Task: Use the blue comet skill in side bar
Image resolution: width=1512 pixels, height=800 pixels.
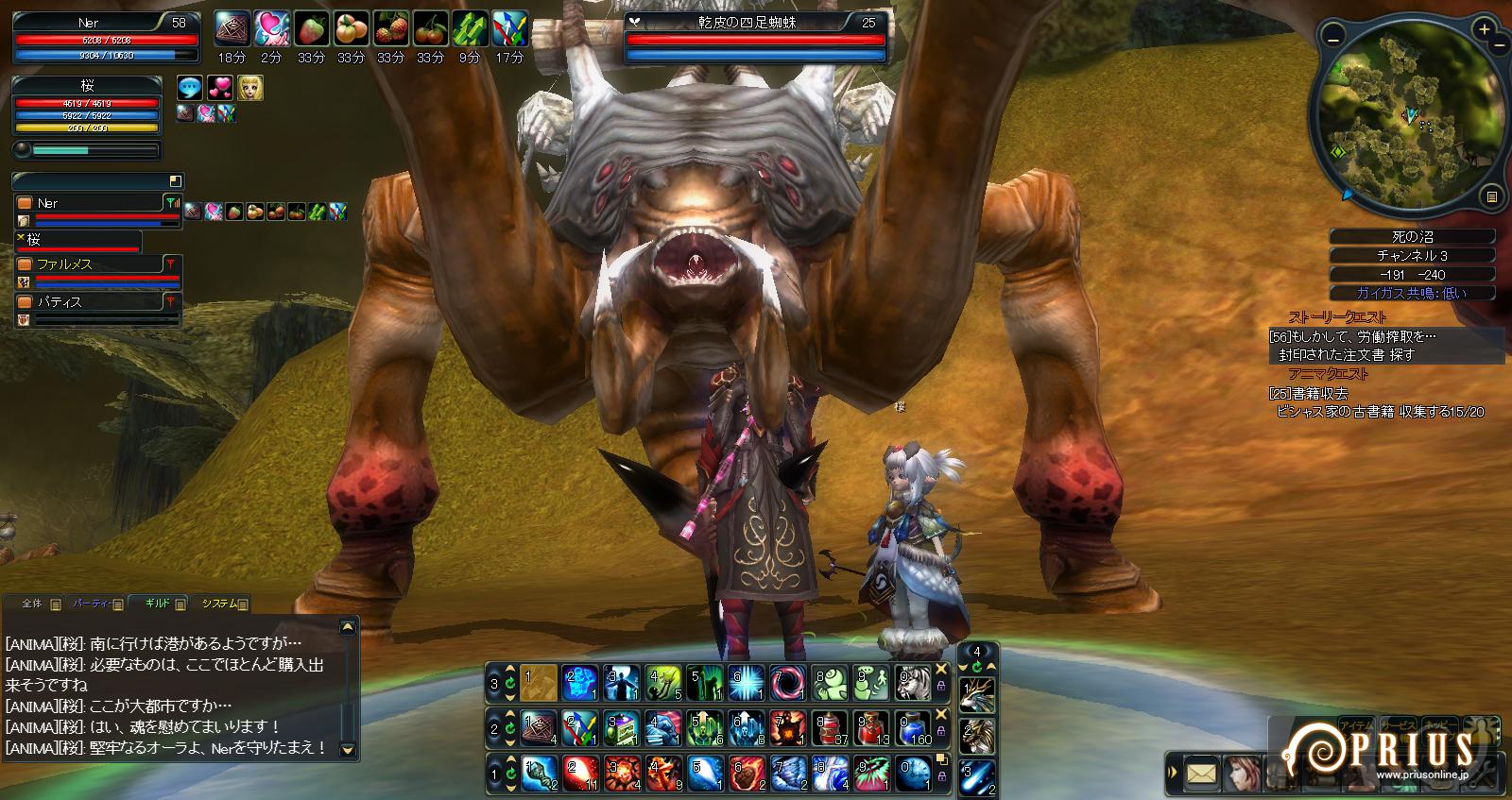Action: [977, 776]
